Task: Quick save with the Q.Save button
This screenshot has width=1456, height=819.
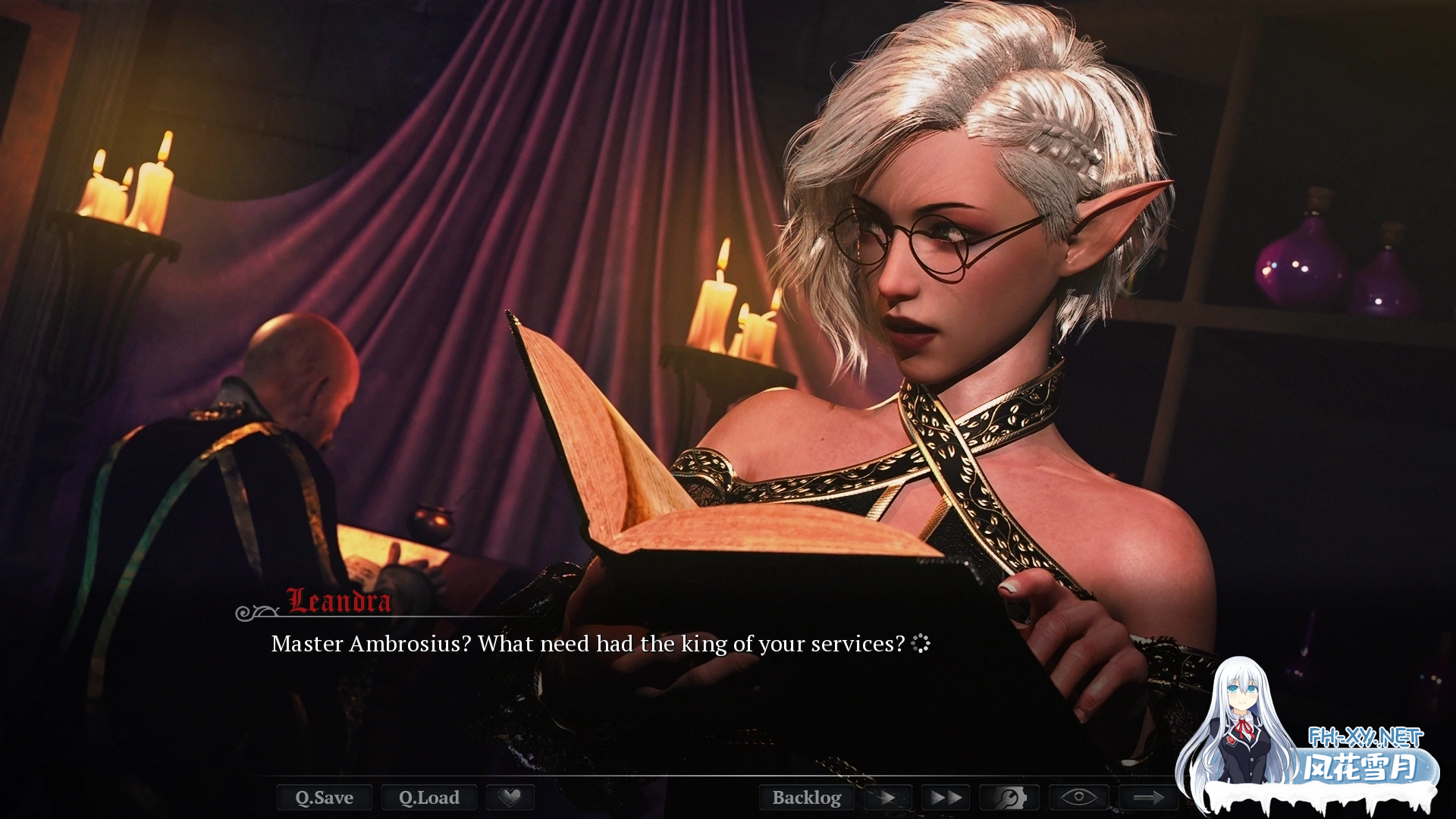Action: tap(325, 797)
